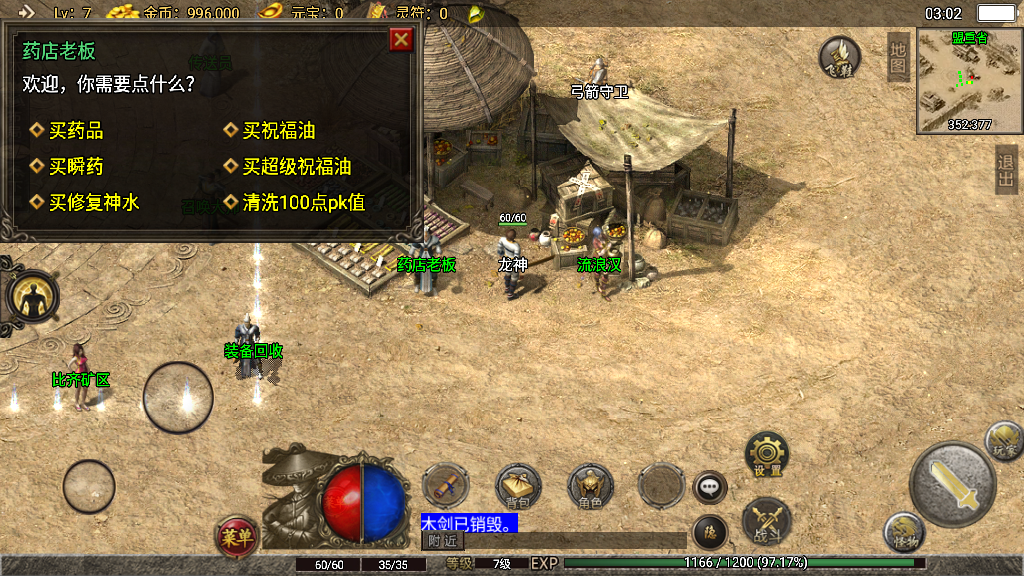Open the red 菜单 menu button
Viewport: 1024px width, 576px height.
pos(237,537)
